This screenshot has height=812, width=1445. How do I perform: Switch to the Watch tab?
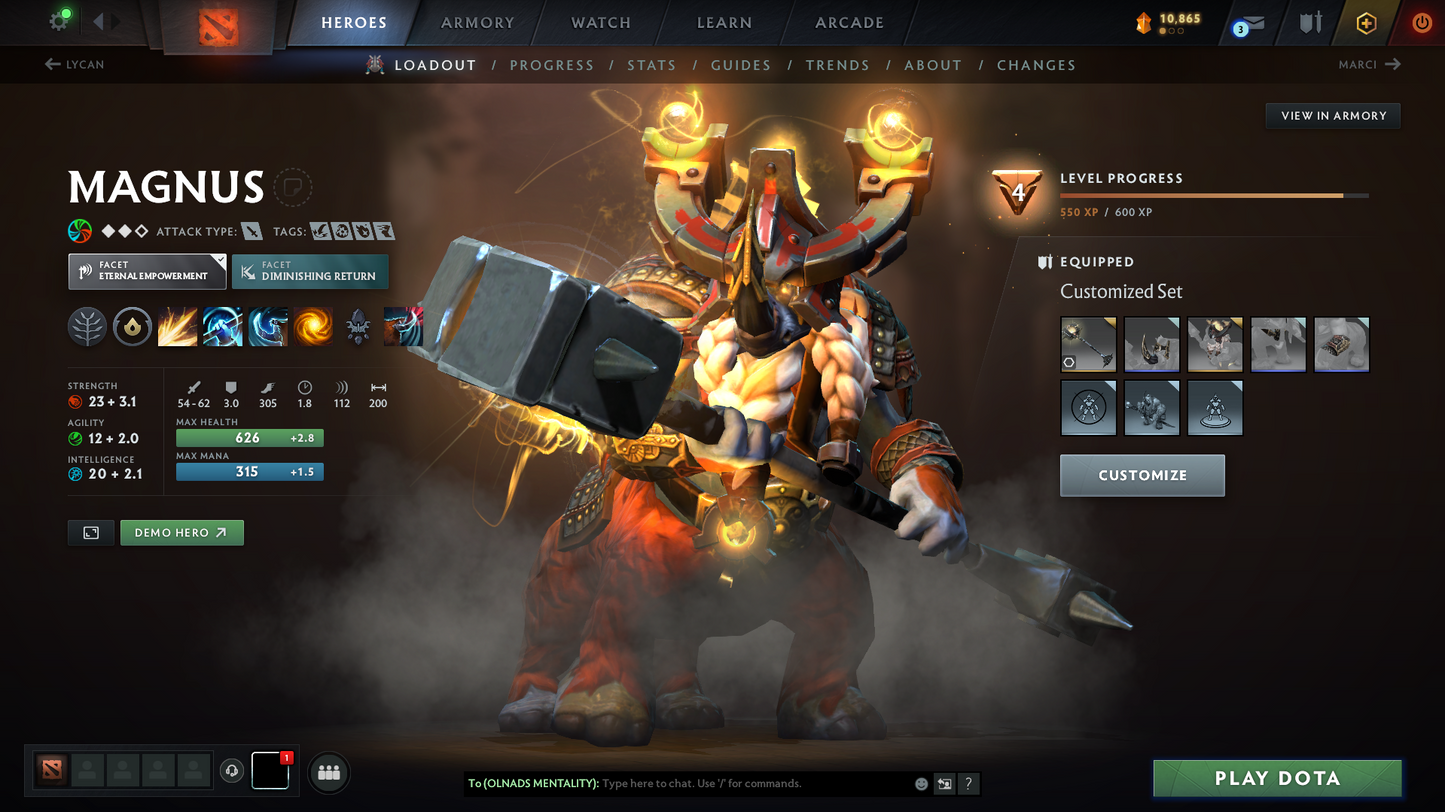click(x=600, y=22)
